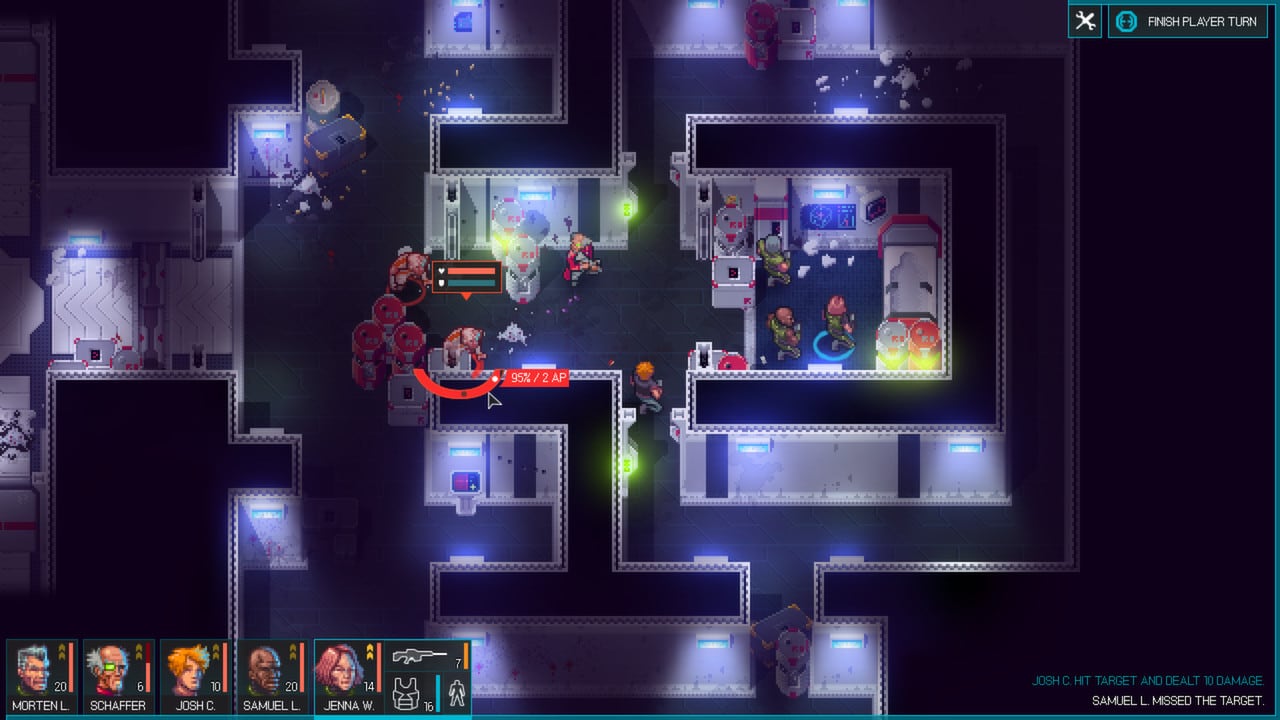Open the body armor icon showing 16
Screen dimensions: 1280x720
pyautogui.click(x=406, y=692)
